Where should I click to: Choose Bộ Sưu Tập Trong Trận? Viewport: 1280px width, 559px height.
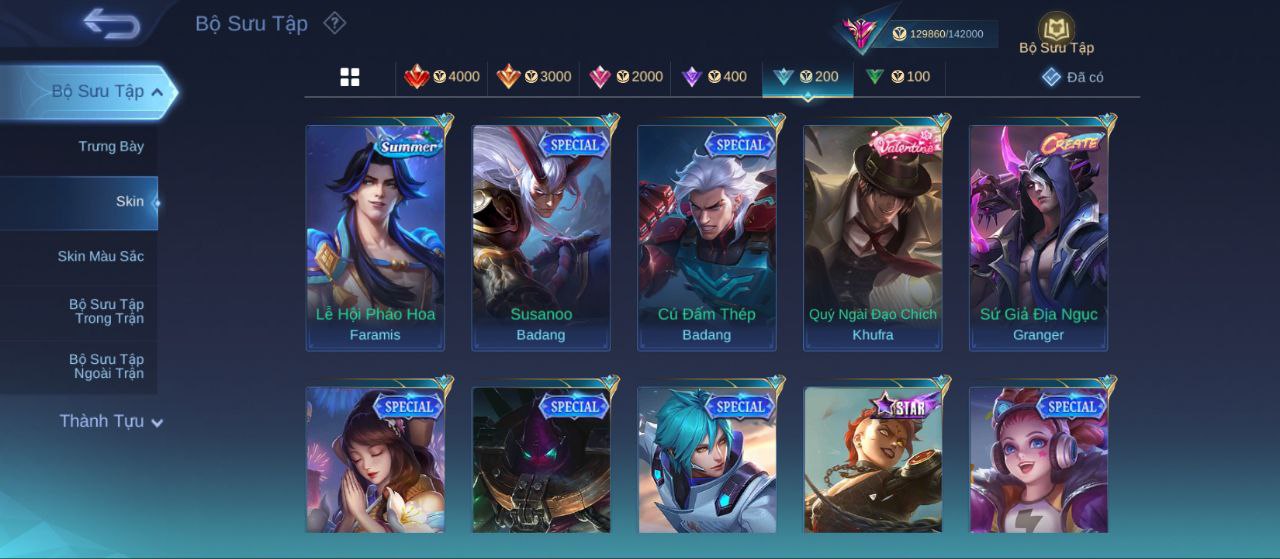point(106,312)
